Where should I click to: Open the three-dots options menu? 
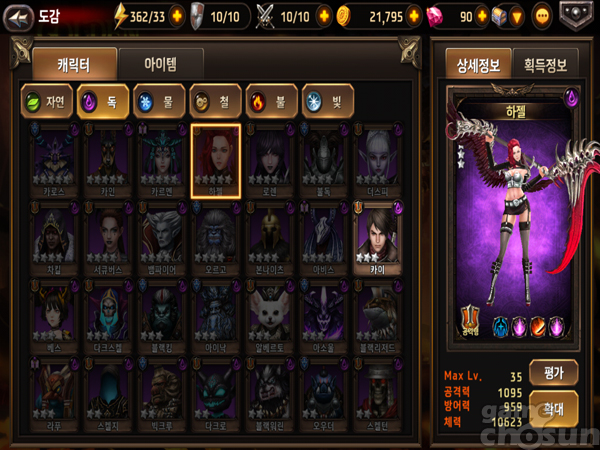(543, 16)
